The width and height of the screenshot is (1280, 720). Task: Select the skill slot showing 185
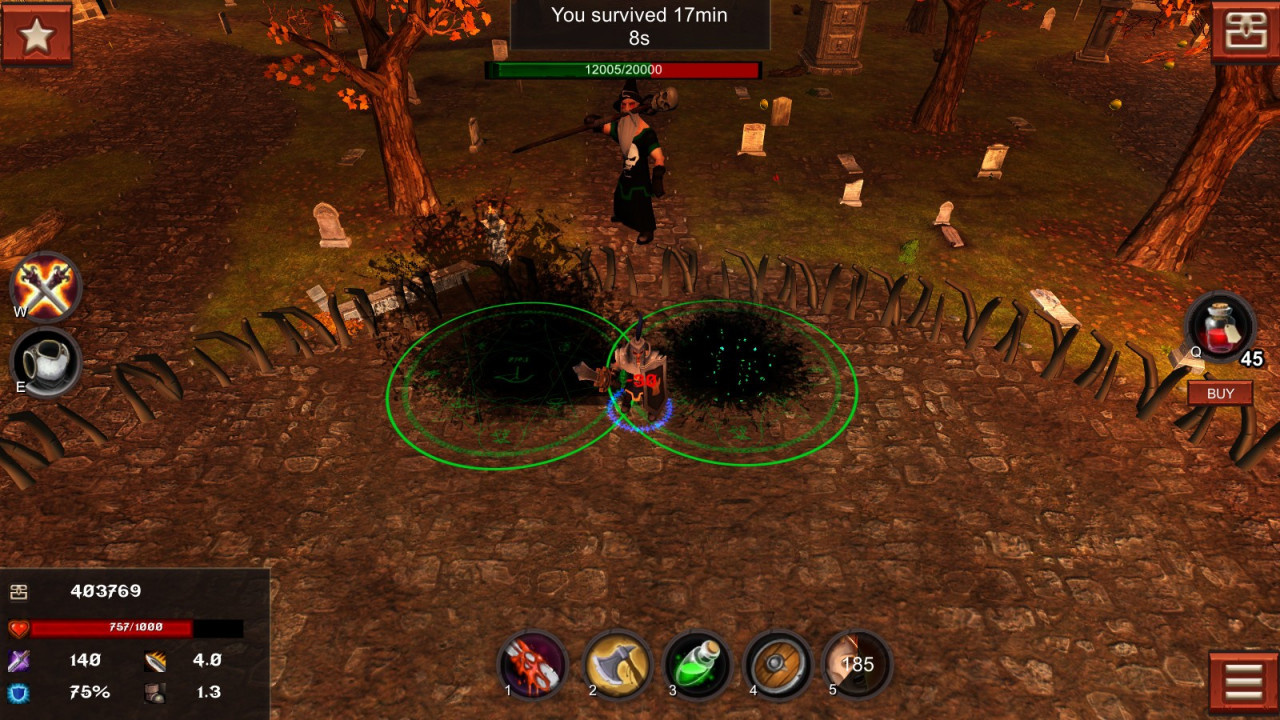(x=858, y=664)
